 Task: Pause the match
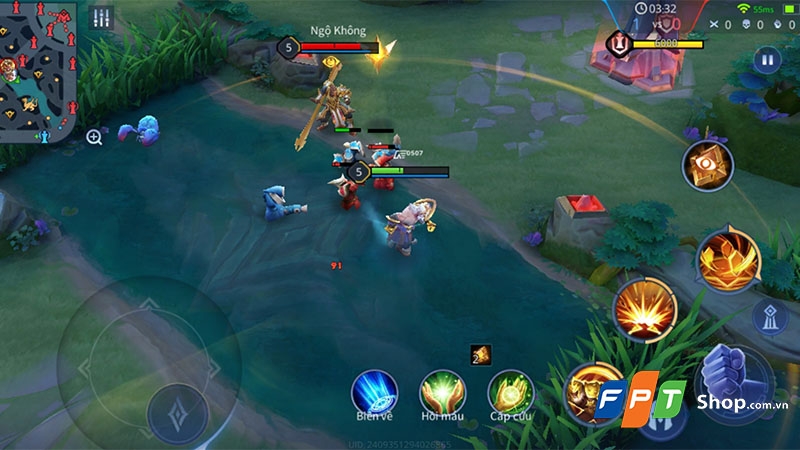point(767,61)
